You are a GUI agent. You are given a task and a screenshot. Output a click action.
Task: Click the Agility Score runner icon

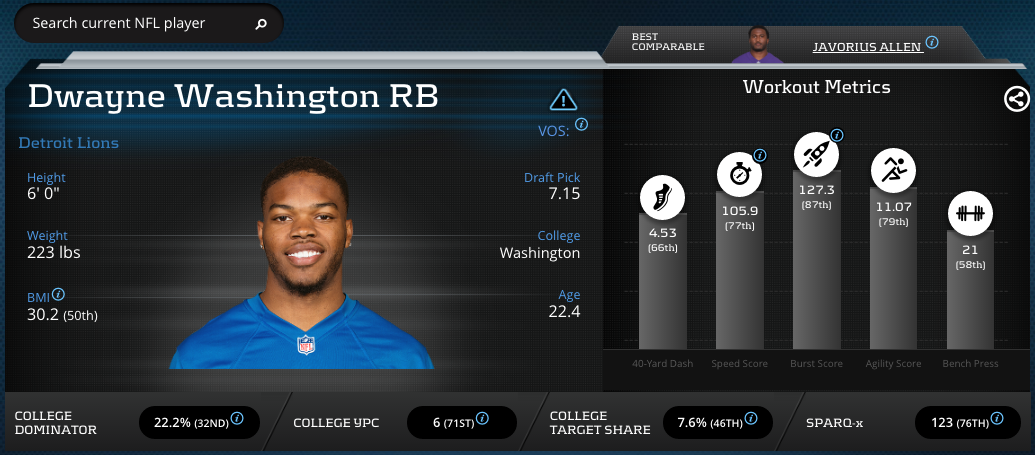click(x=892, y=170)
